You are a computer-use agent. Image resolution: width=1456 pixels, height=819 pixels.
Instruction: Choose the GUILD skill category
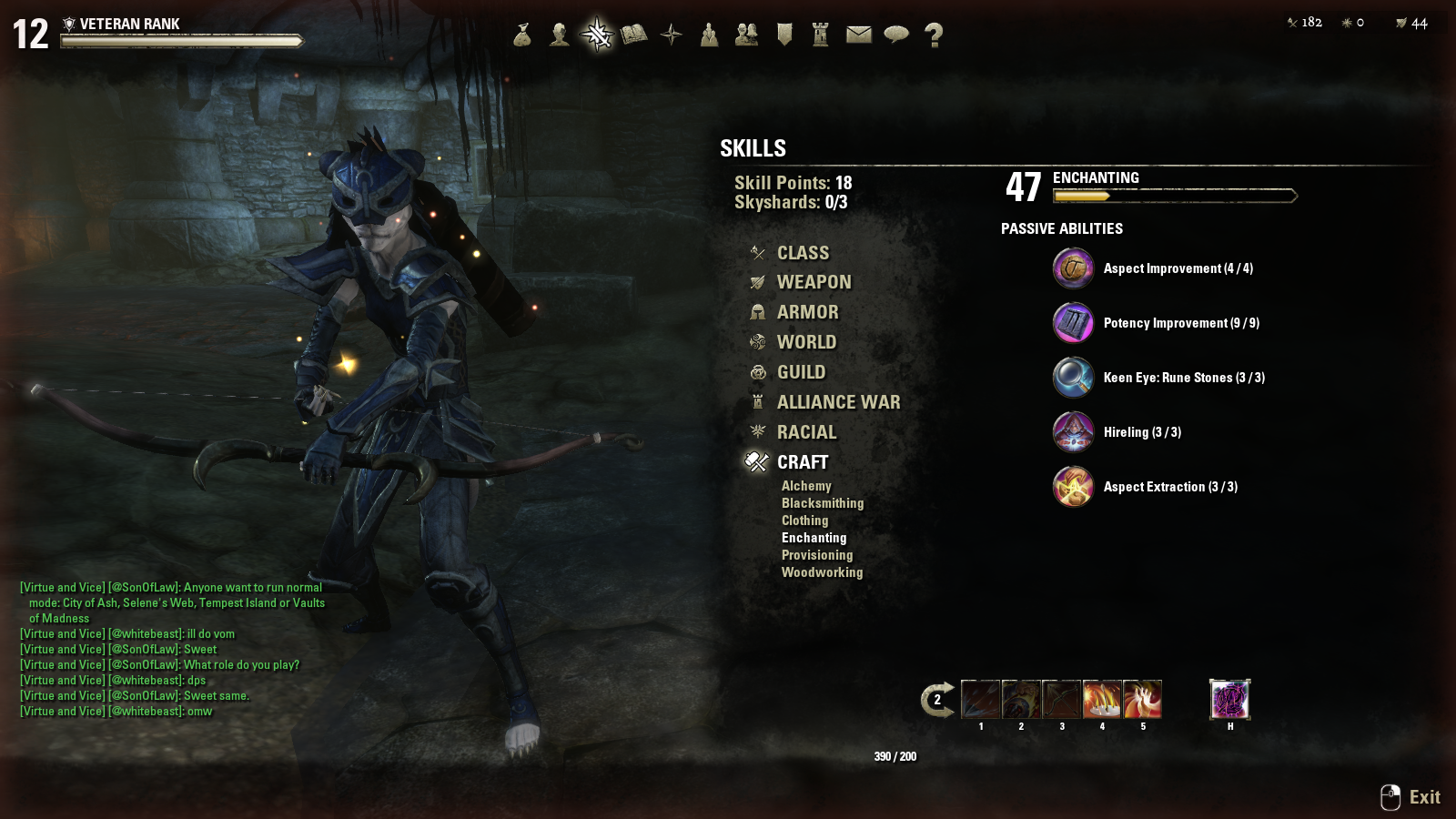[801, 373]
